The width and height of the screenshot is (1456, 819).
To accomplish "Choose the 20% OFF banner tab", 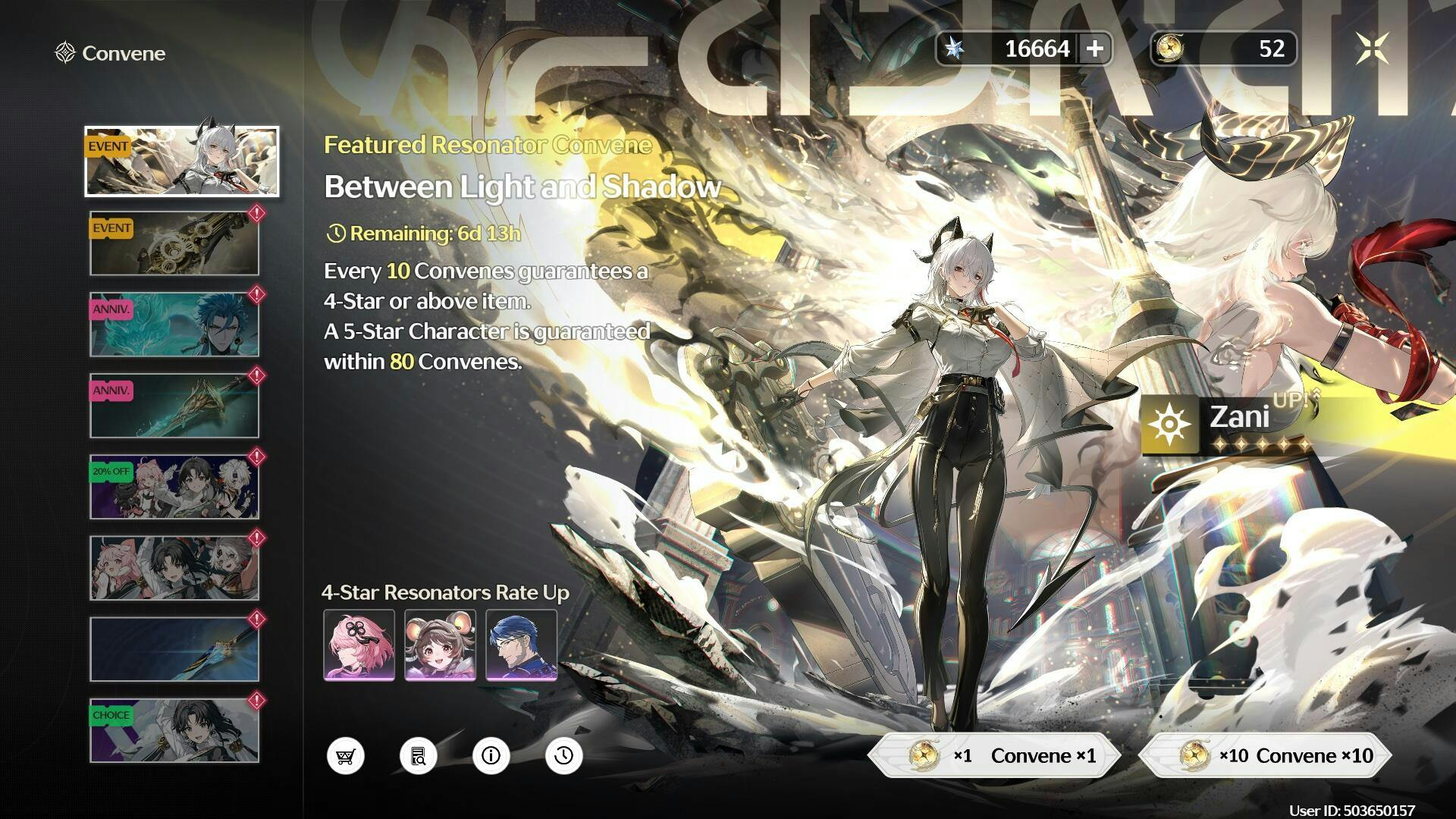I will [x=174, y=487].
